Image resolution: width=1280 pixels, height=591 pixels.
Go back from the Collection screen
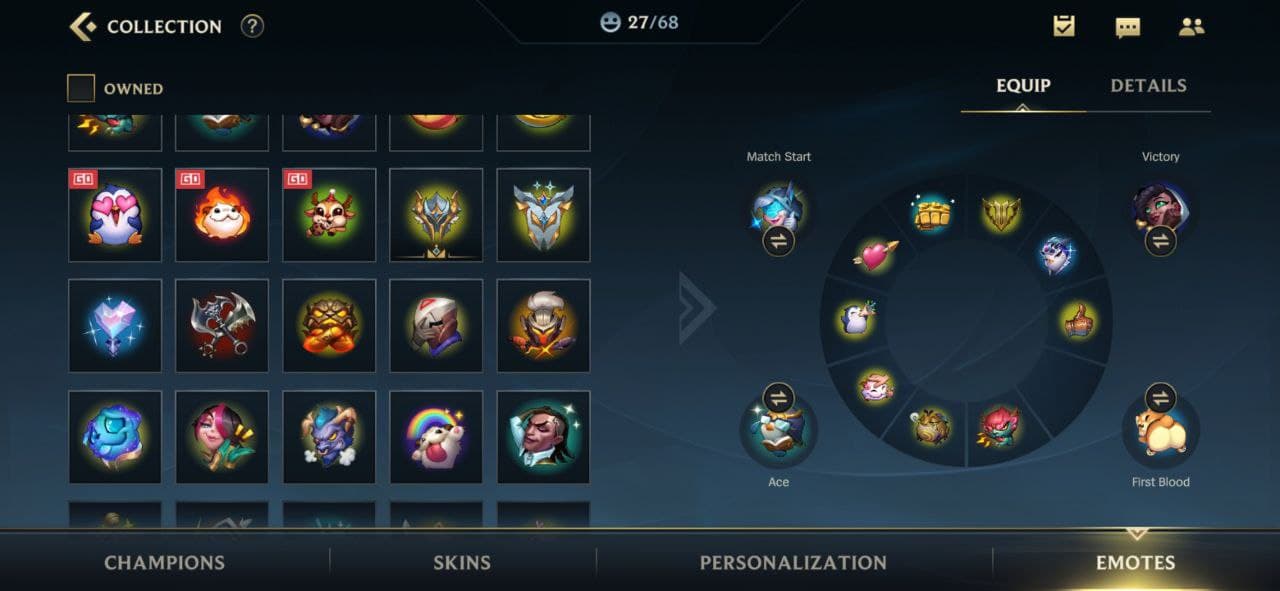(x=83, y=27)
